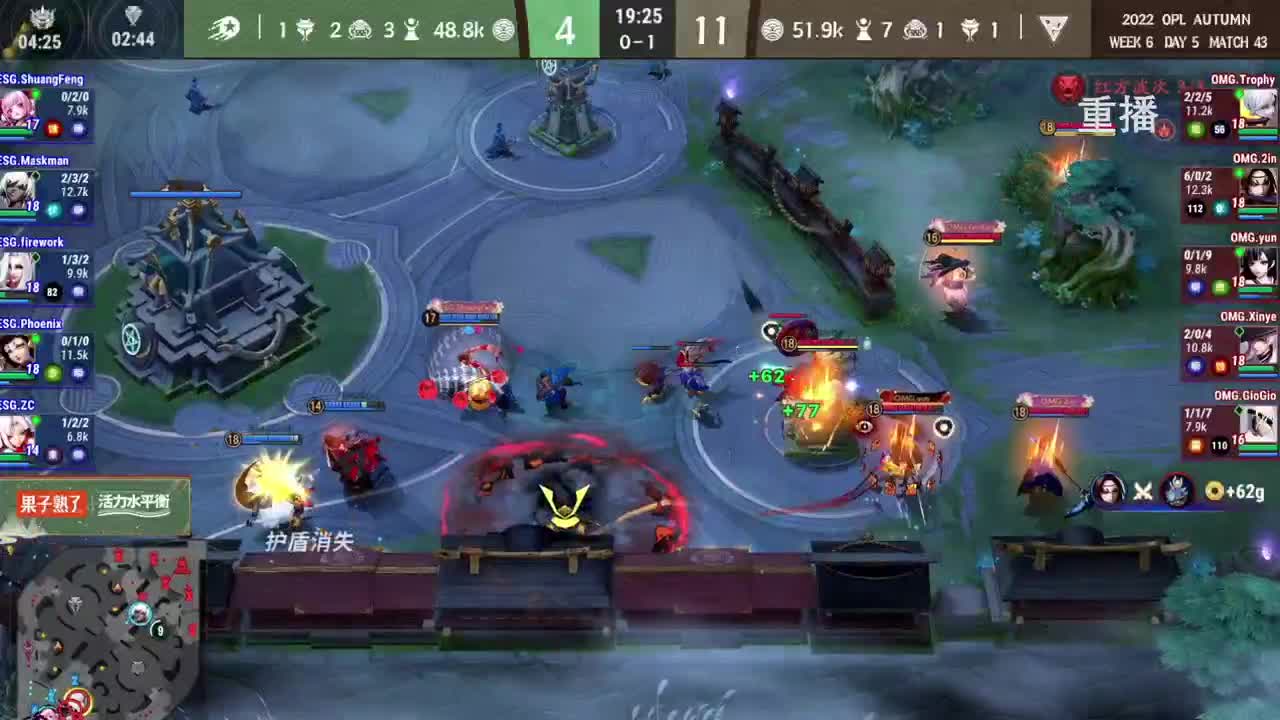Click the ESG team logo in the scoreboard

click(x=225, y=28)
